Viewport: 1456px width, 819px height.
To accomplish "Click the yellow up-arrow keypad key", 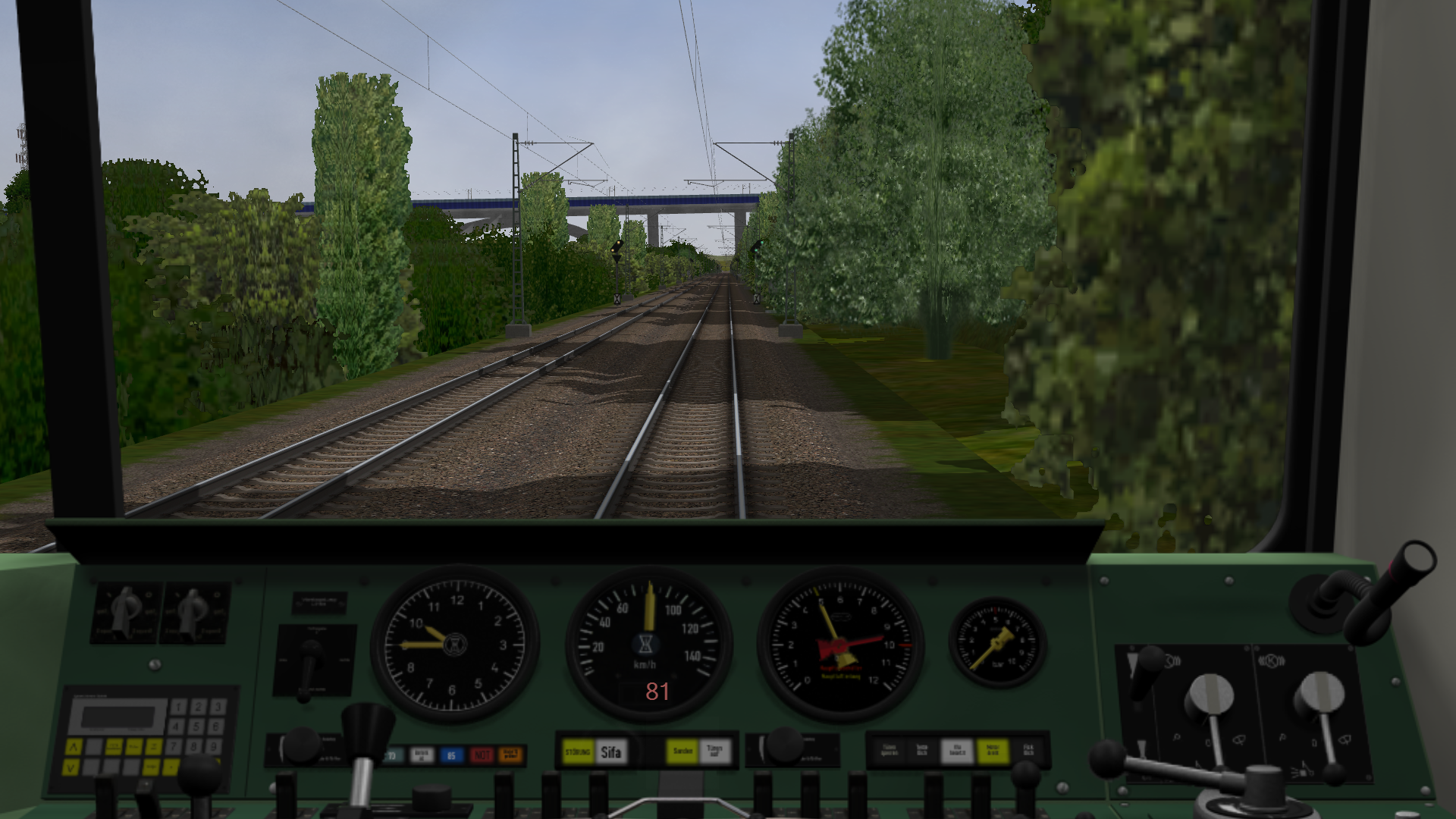I will [74, 747].
